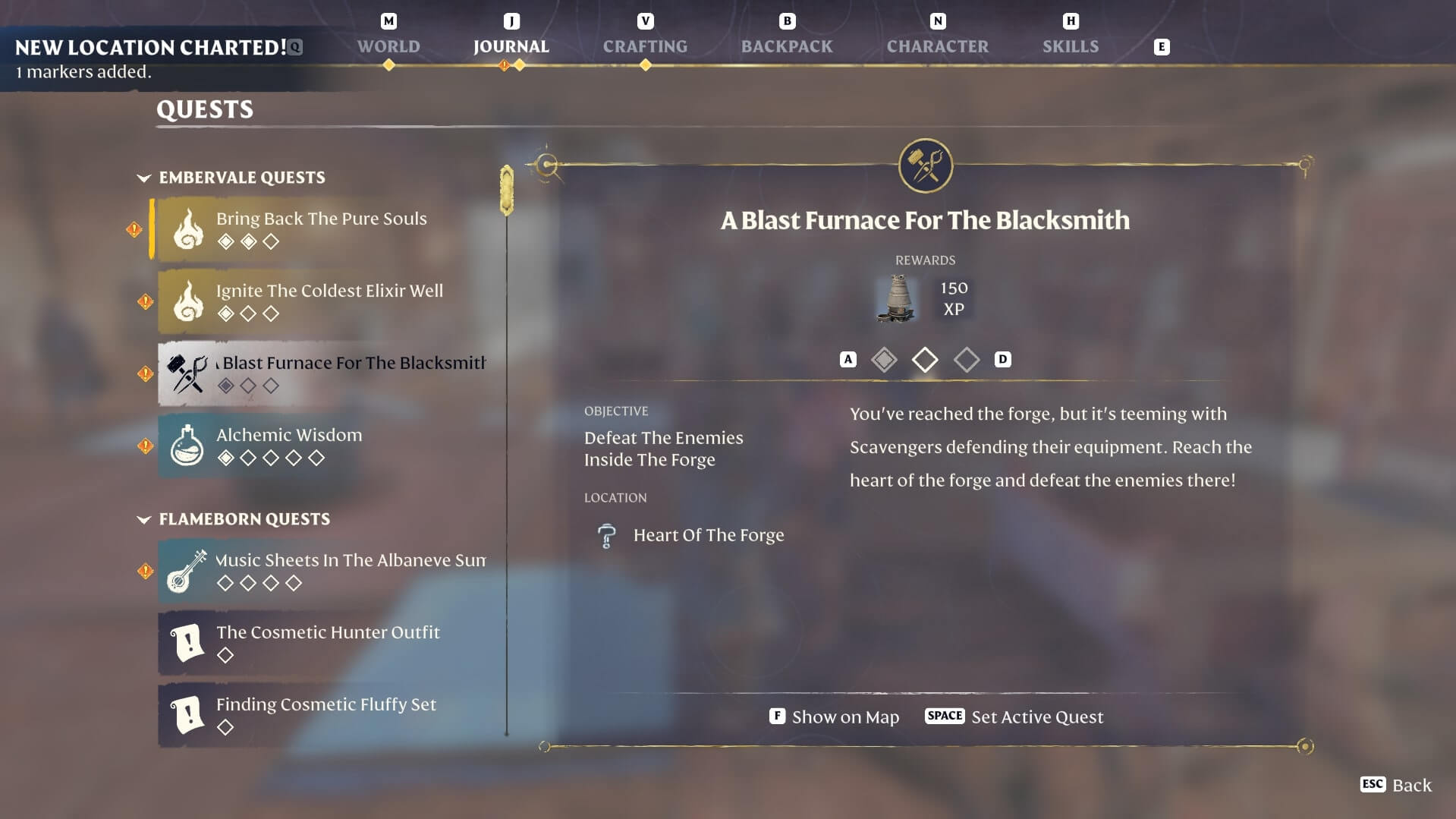Select Bring Back The Pure Souls quest
The width and height of the screenshot is (1456, 819).
(322, 228)
